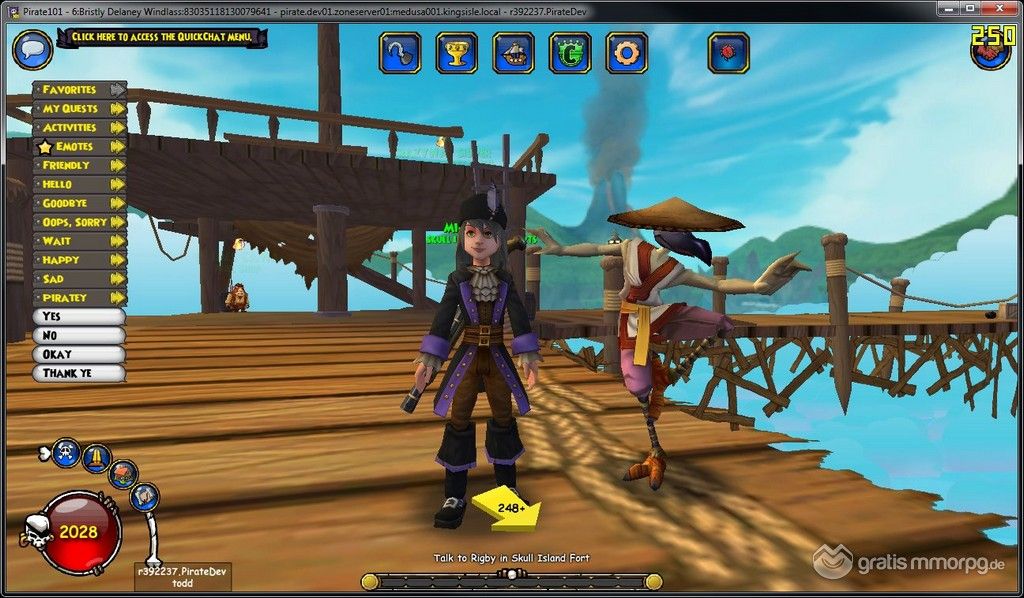This screenshot has width=1024, height=598.
Task: Open the gear settings icon
Action: [x=627, y=53]
